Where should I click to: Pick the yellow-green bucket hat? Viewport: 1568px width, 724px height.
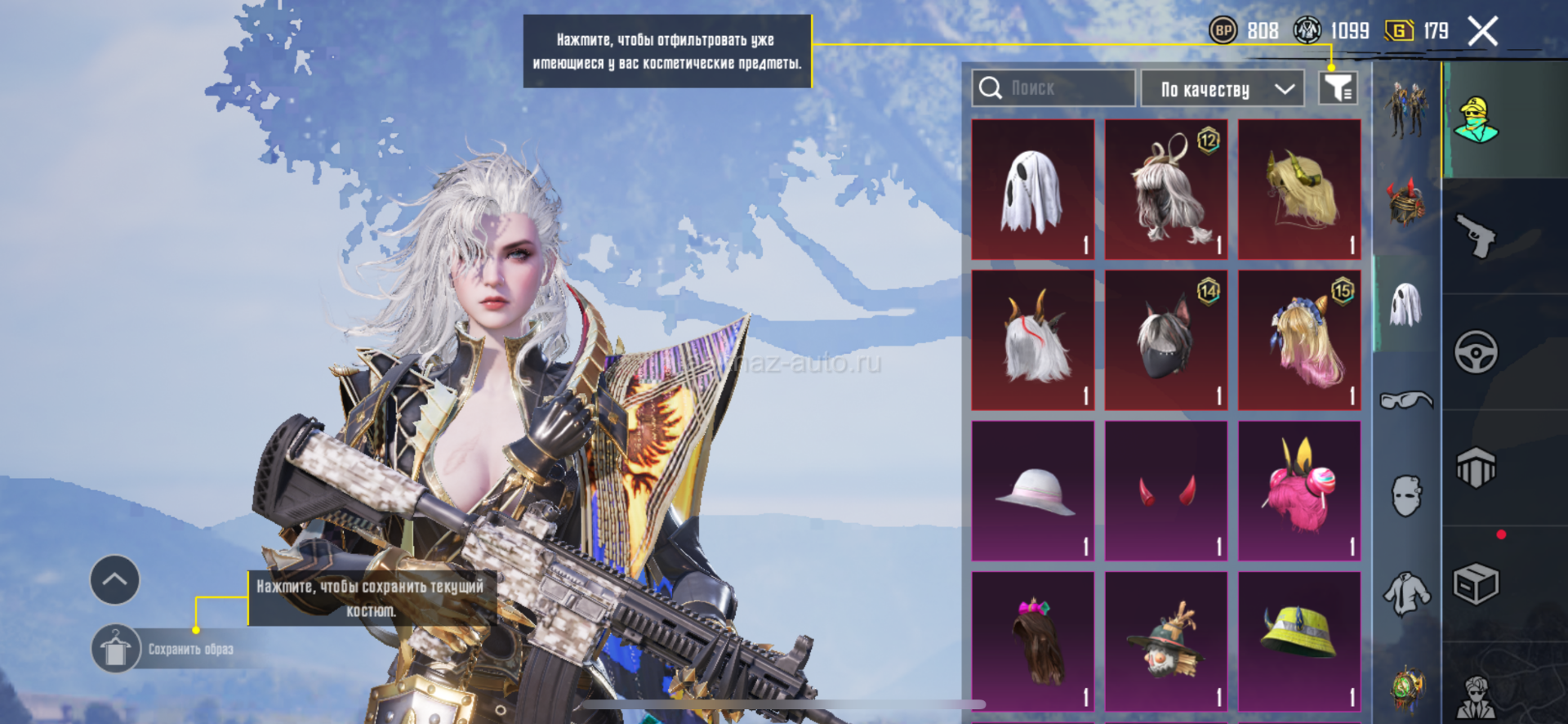coord(1299,641)
